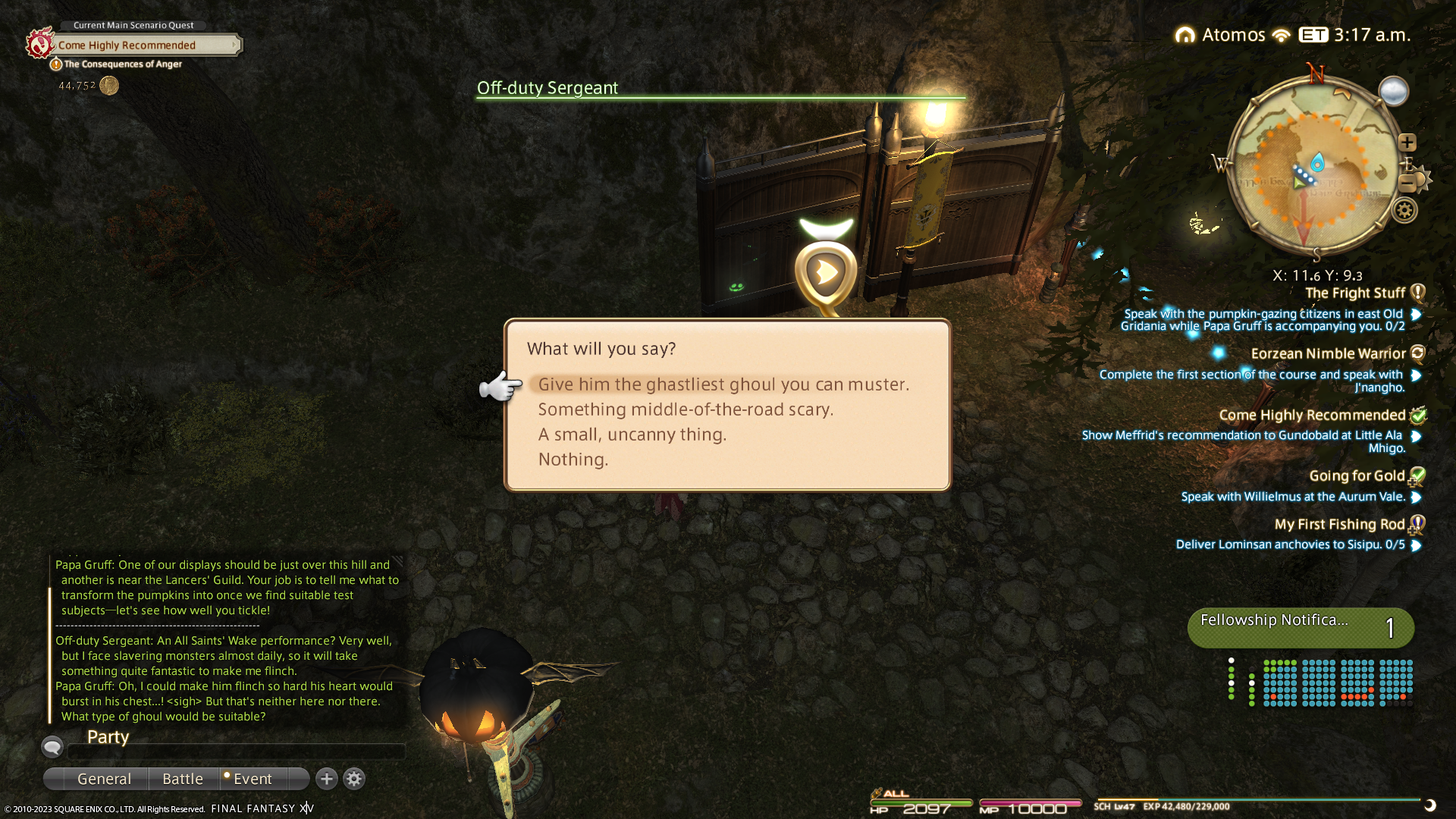Open the Battle chat tab
This screenshot has height=819, width=1456.
click(183, 779)
